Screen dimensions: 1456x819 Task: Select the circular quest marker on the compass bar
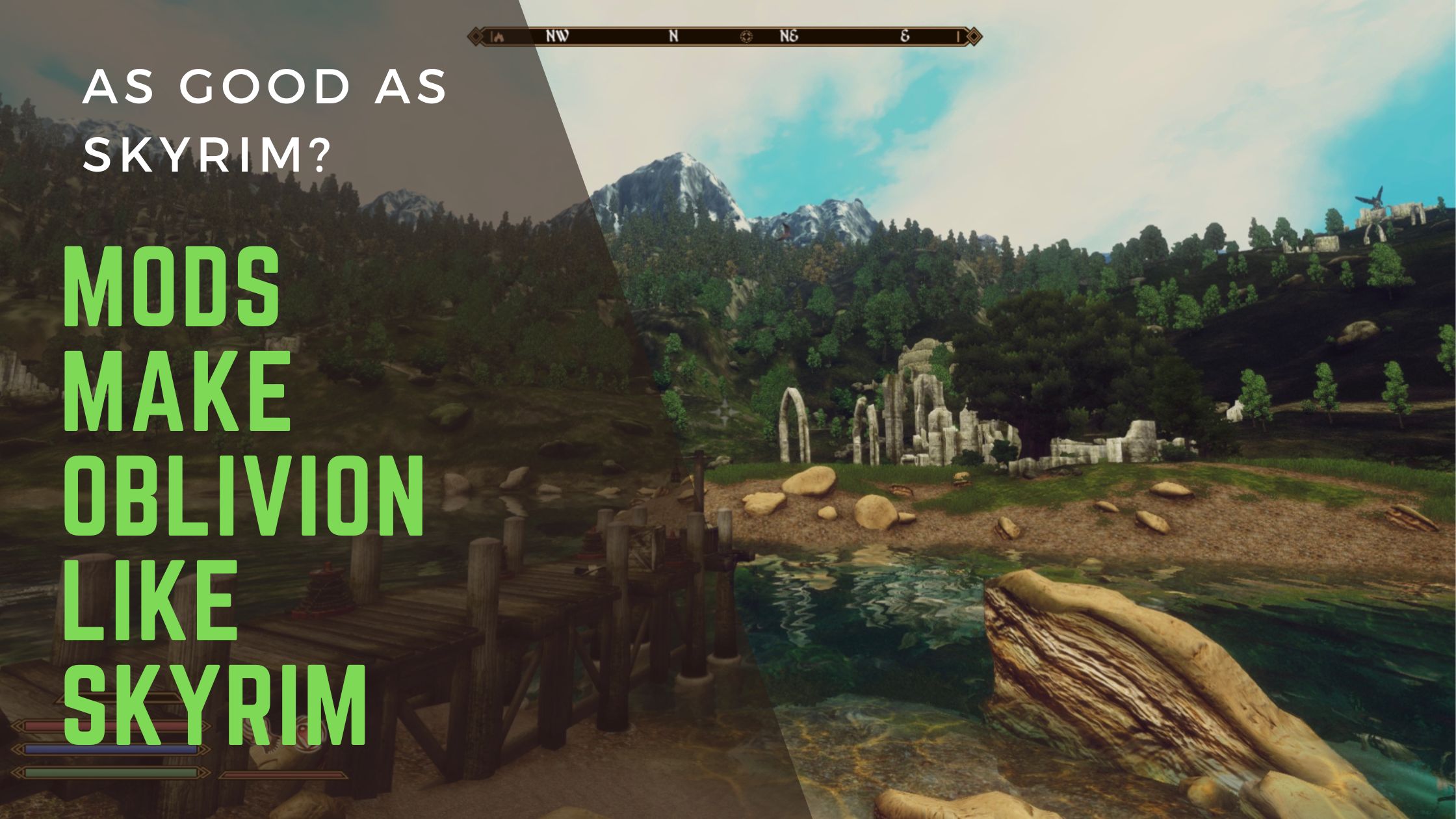pyautogui.click(x=746, y=38)
